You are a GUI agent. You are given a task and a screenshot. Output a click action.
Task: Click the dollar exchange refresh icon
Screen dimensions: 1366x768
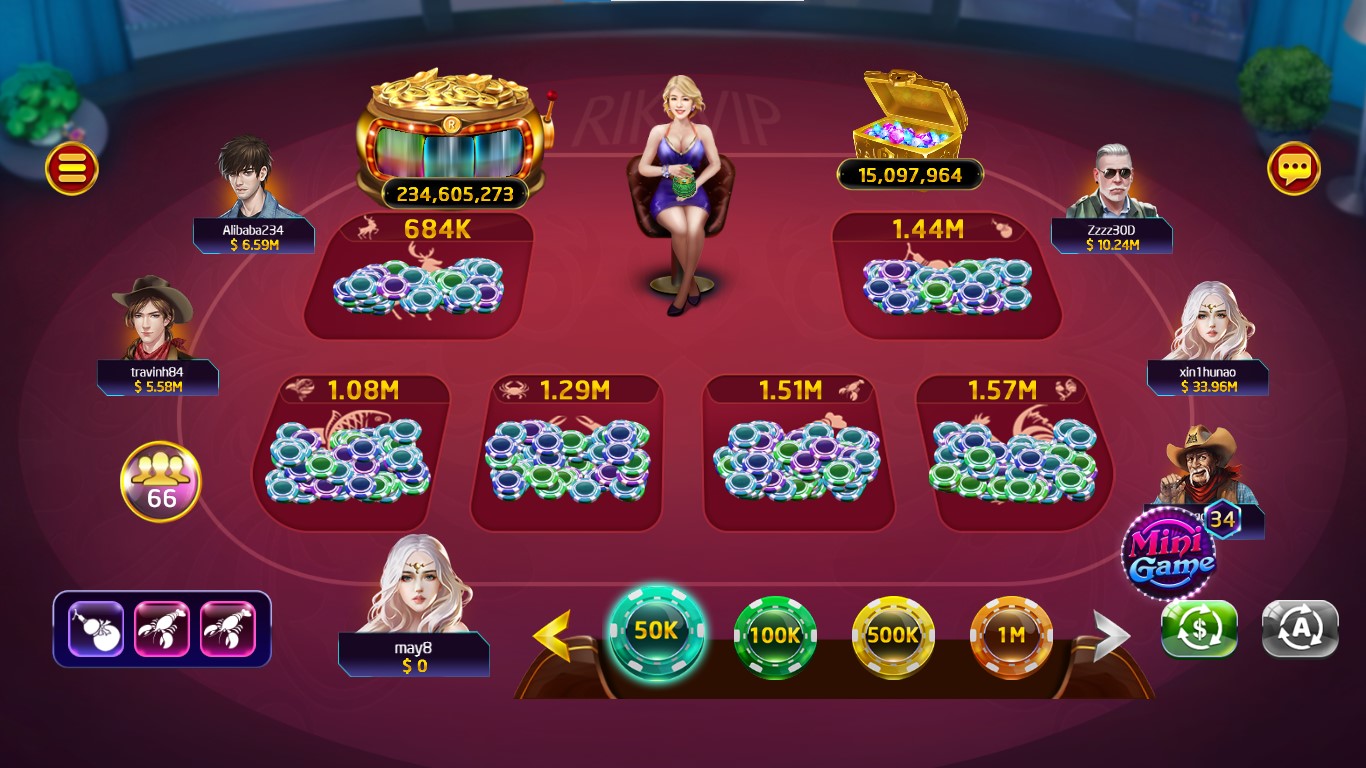pos(1198,629)
